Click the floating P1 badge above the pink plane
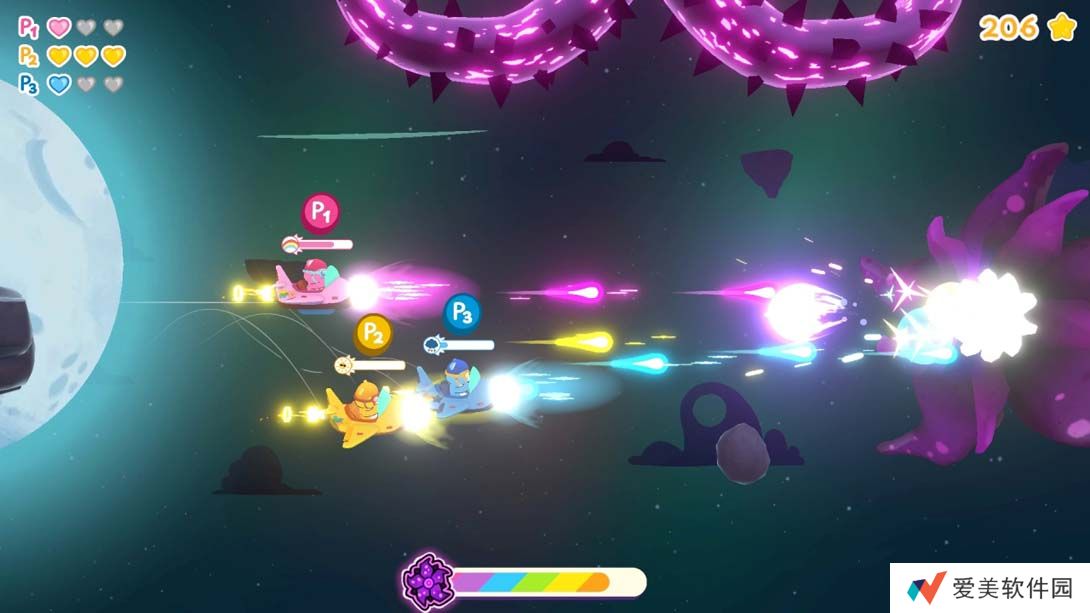Image resolution: width=1090 pixels, height=613 pixels. (320, 212)
